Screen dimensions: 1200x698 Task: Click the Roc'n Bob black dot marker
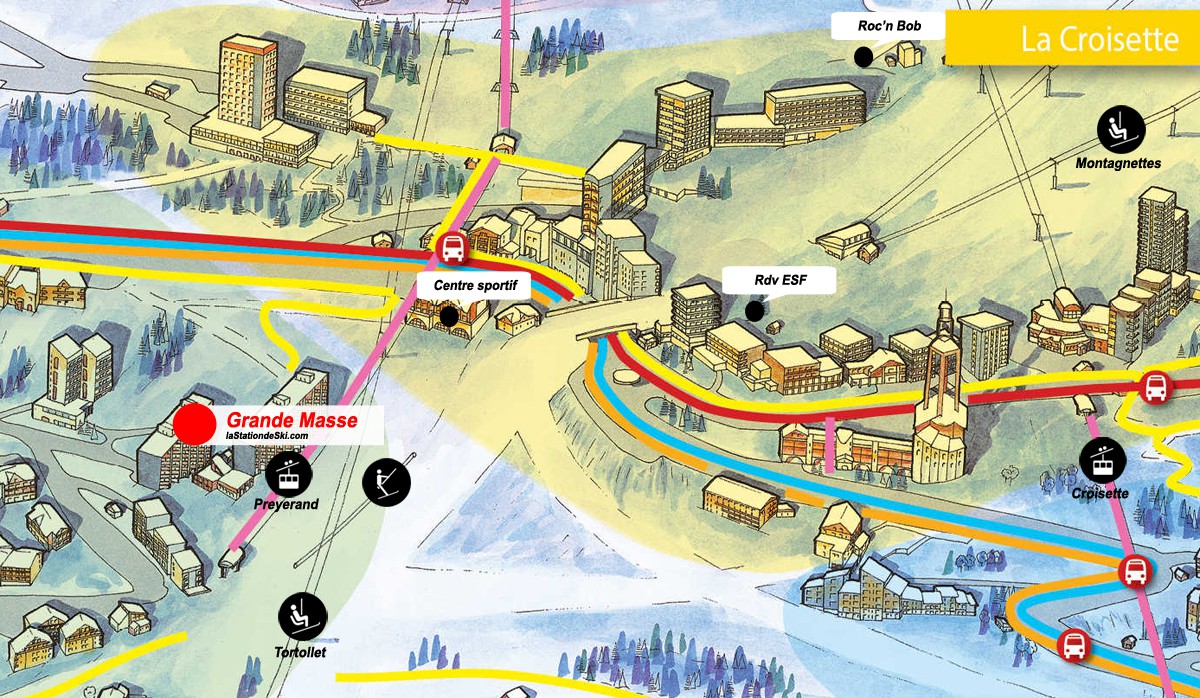pos(864,57)
